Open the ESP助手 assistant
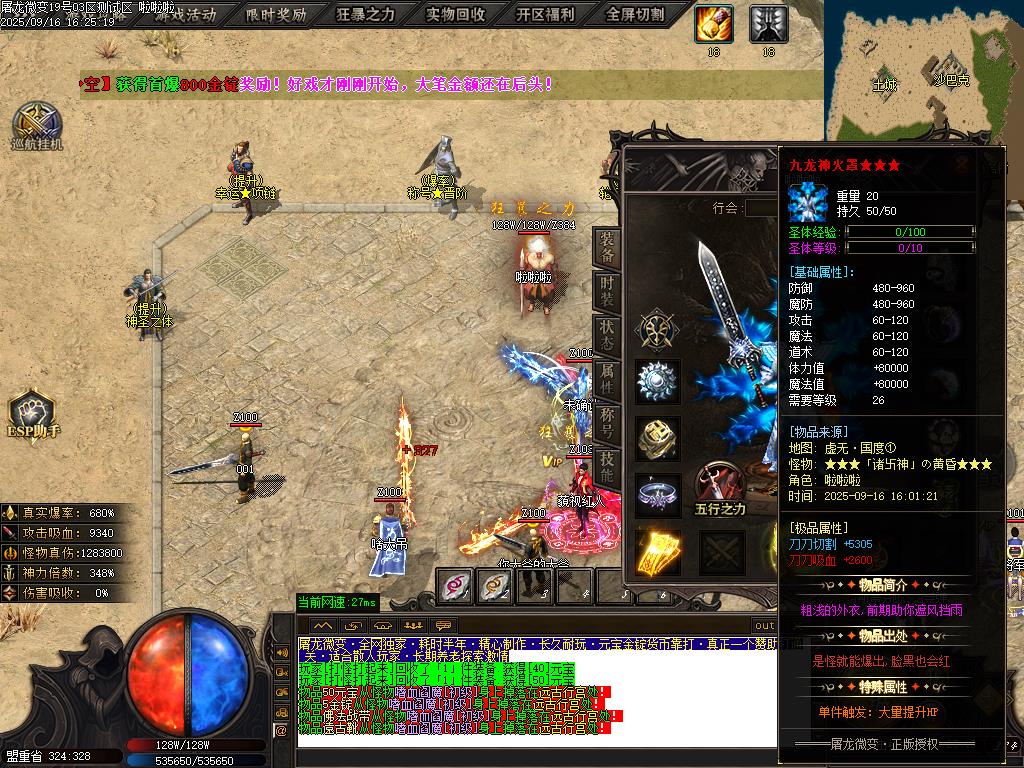Image resolution: width=1024 pixels, height=768 pixels. [x=34, y=415]
